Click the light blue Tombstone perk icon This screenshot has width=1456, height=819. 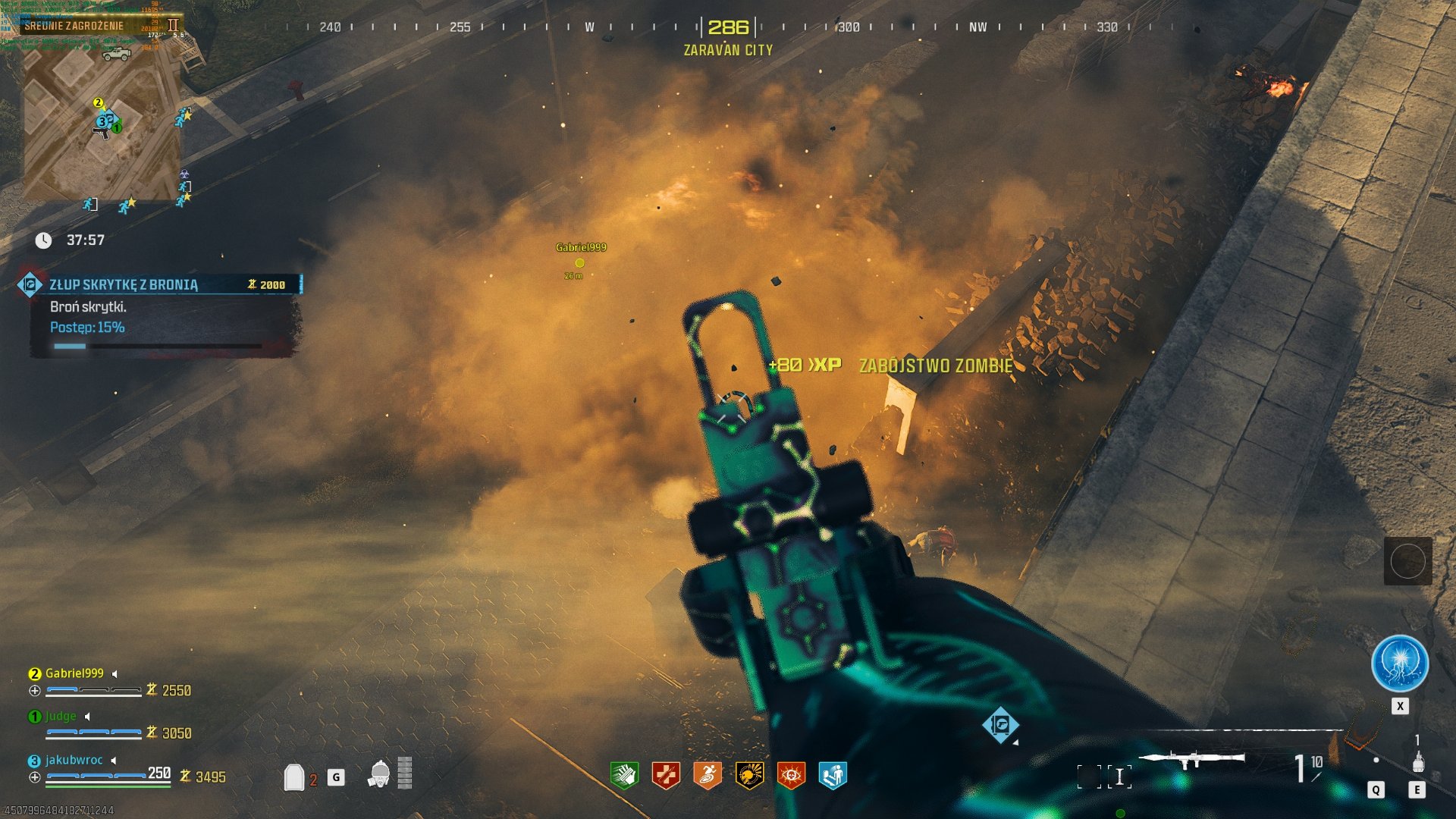point(833,775)
